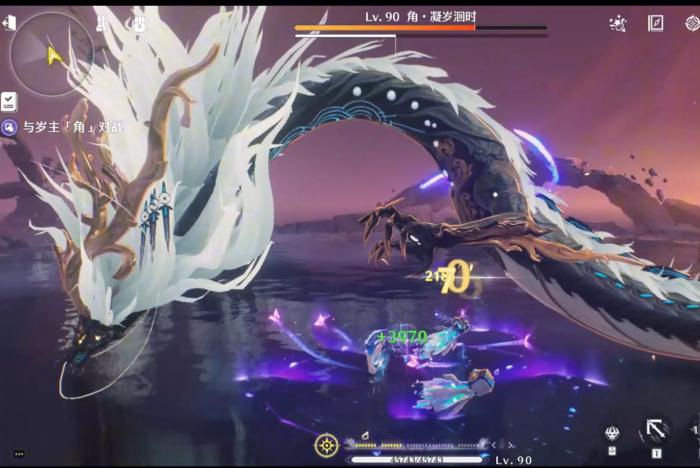Leave the battle via the exit door icon
This screenshot has width=700, height=468.
[10, 22]
